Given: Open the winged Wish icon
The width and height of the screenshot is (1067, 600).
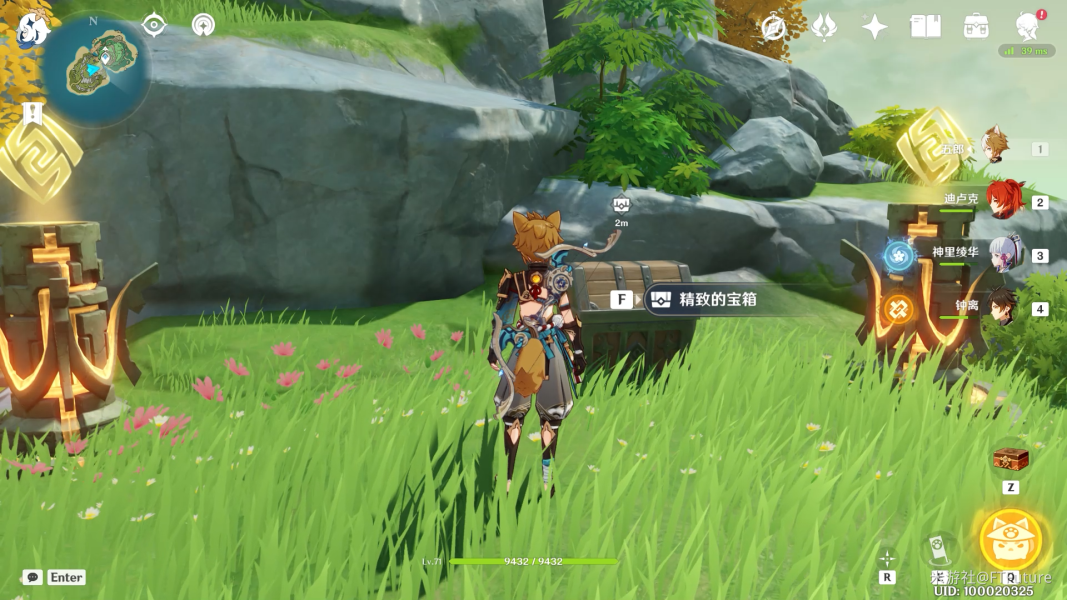Looking at the screenshot, I should tap(824, 27).
